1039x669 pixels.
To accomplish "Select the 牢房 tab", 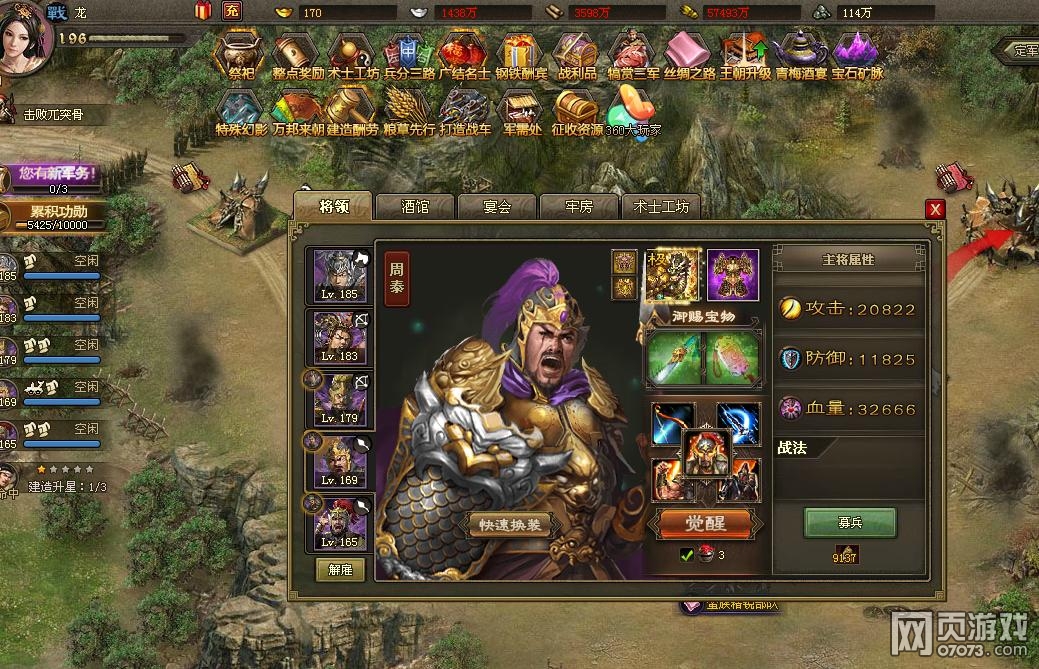I will click(x=579, y=207).
